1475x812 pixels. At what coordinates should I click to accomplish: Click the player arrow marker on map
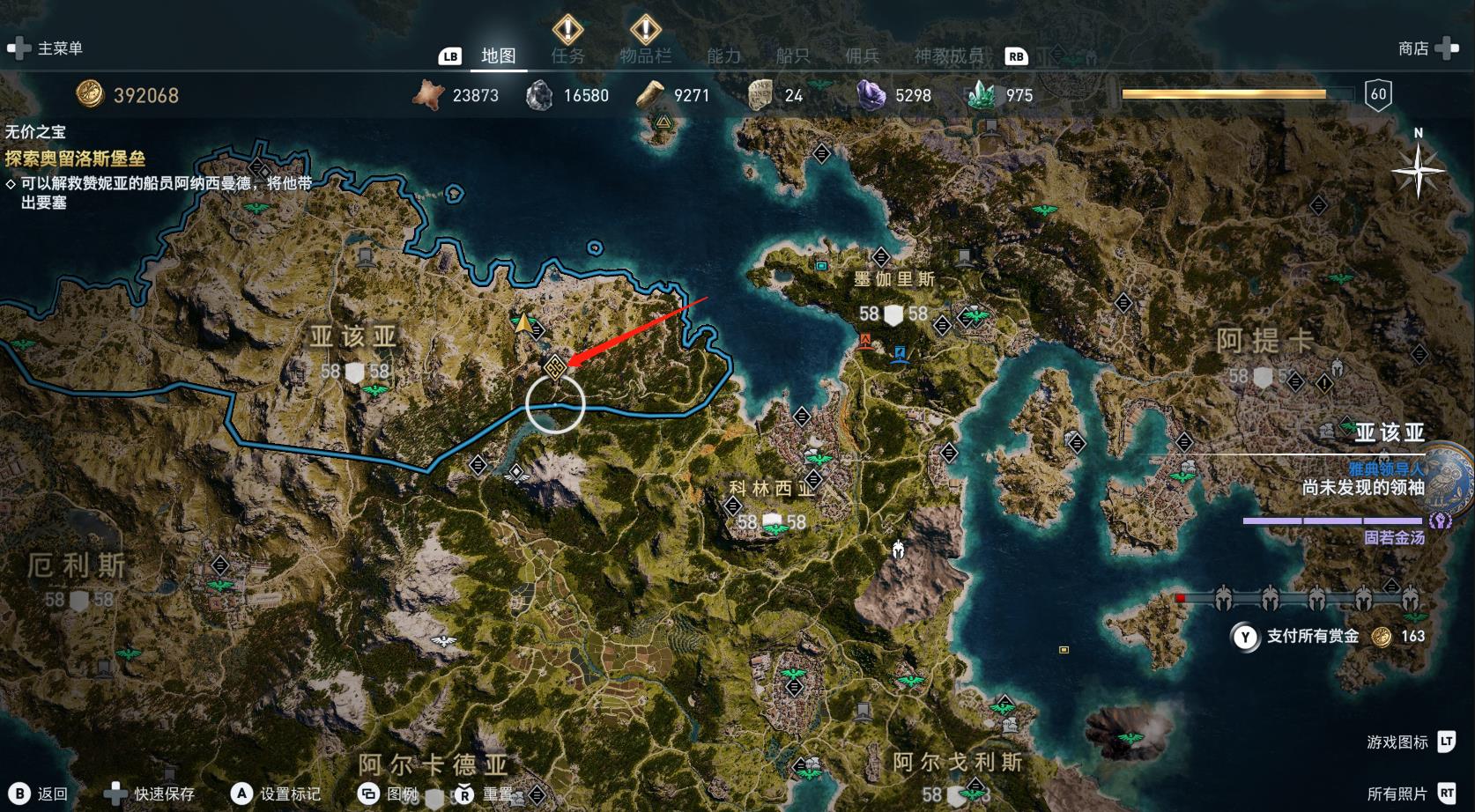524,324
